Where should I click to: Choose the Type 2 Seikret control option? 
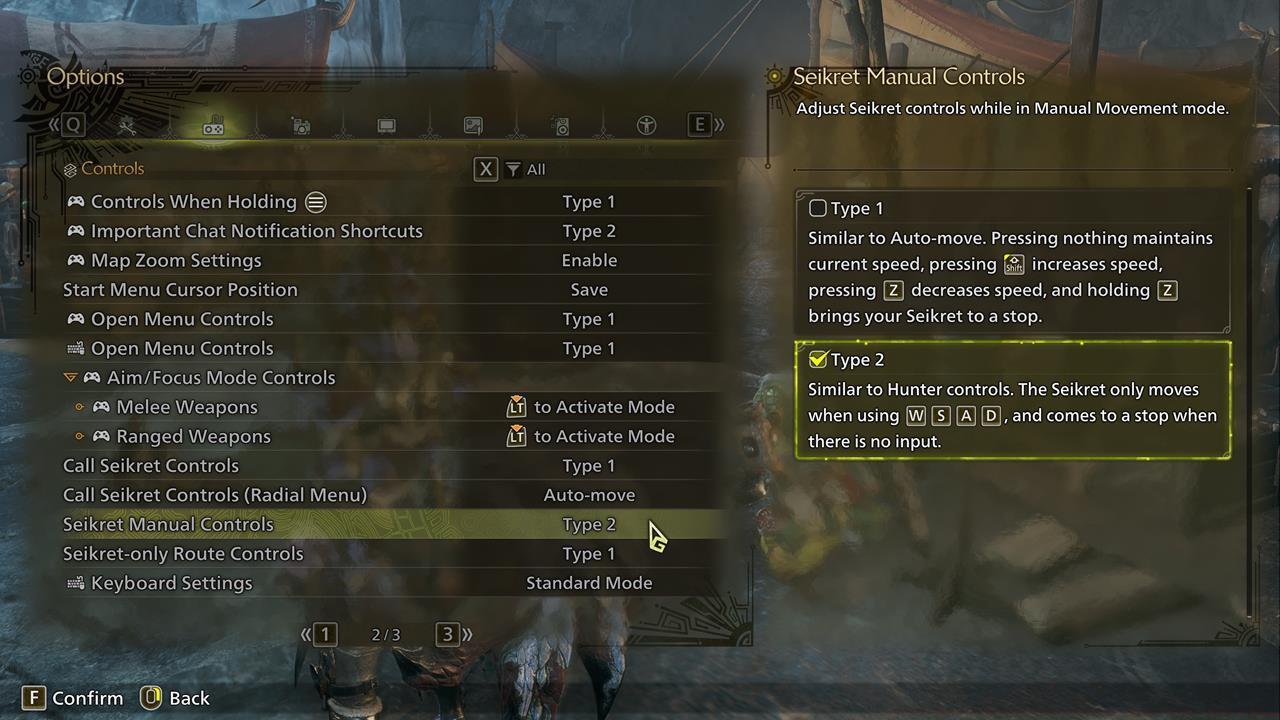(x=818, y=360)
